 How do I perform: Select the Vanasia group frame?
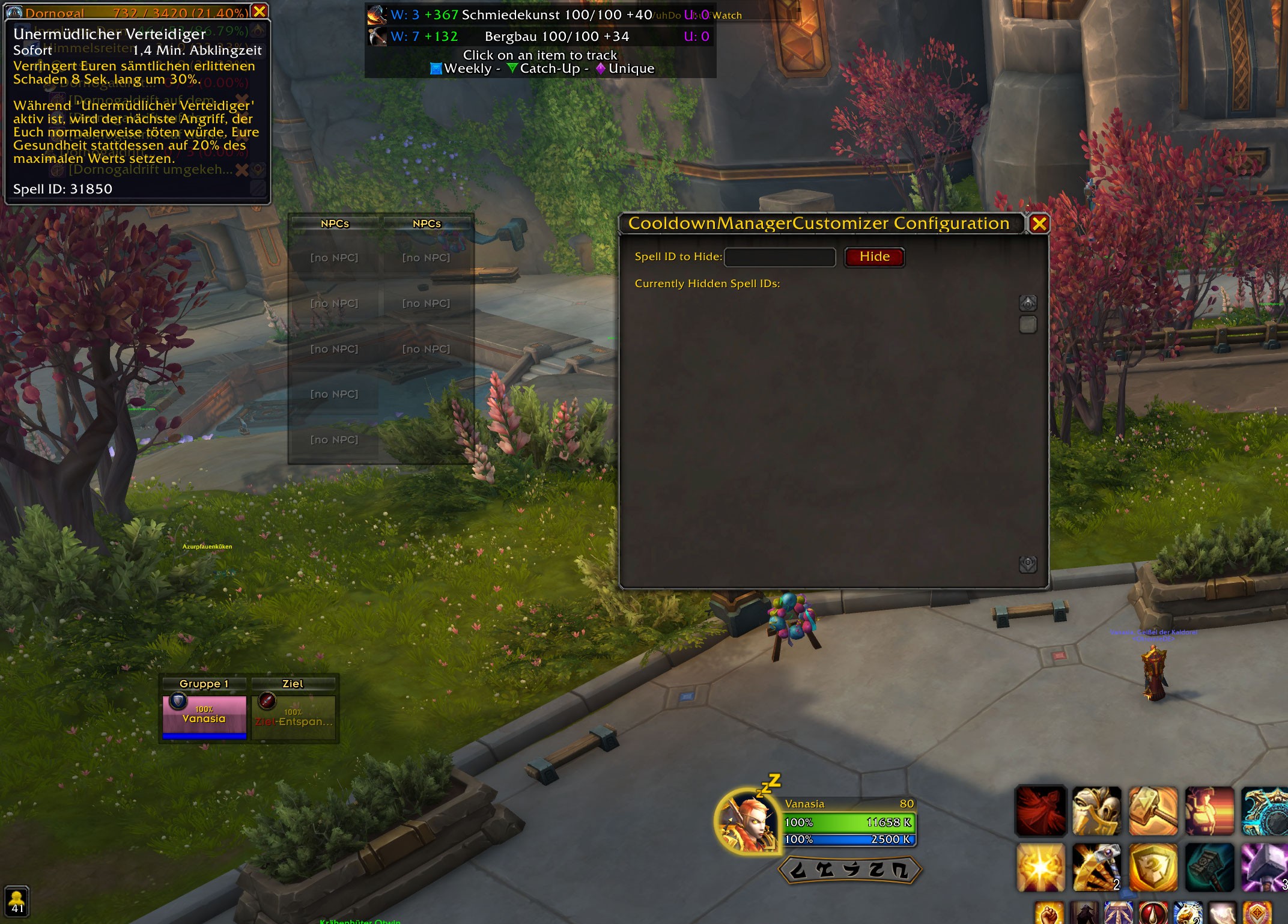(204, 717)
